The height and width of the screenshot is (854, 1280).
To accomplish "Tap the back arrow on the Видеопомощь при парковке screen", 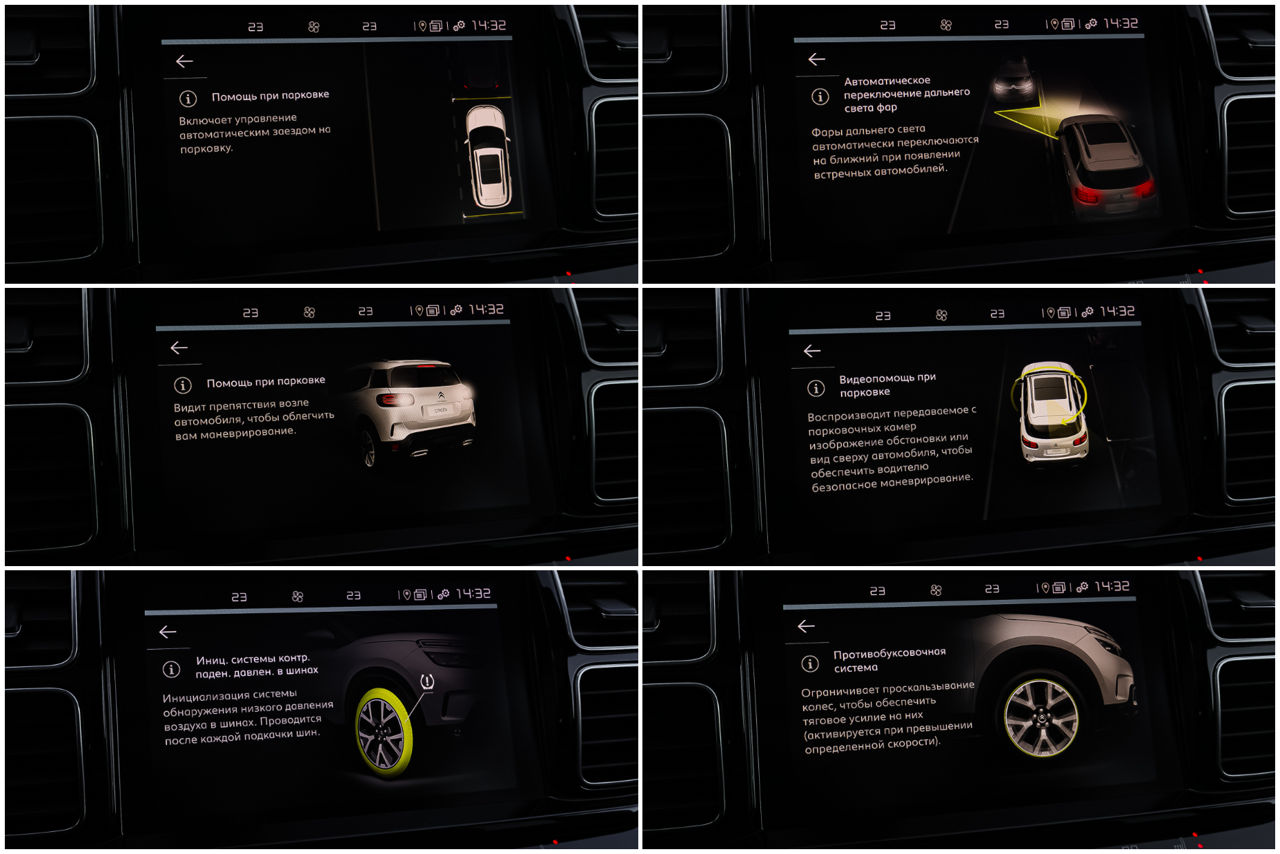I will [811, 351].
